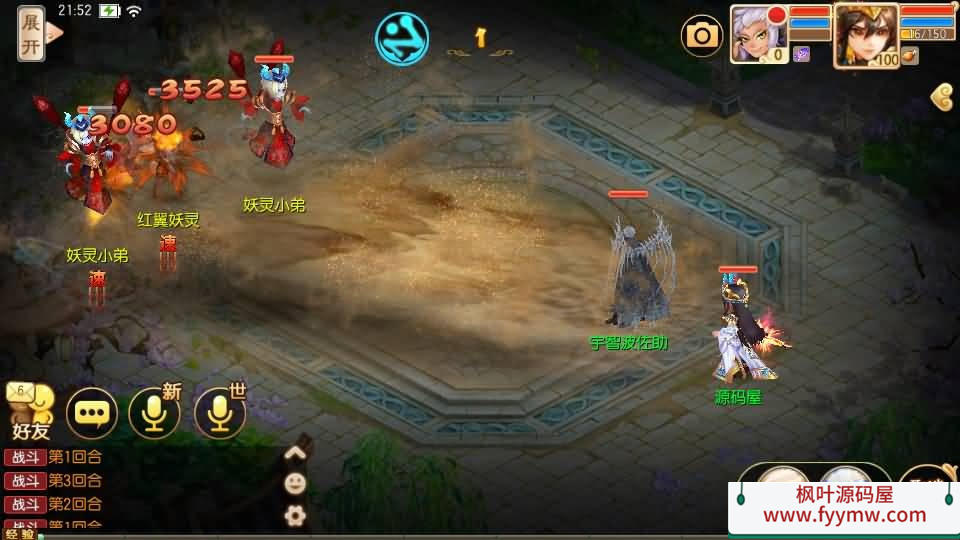Expand the chat log with up arrow
This screenshot has width=960, height=540.
(x=295, y=452)
